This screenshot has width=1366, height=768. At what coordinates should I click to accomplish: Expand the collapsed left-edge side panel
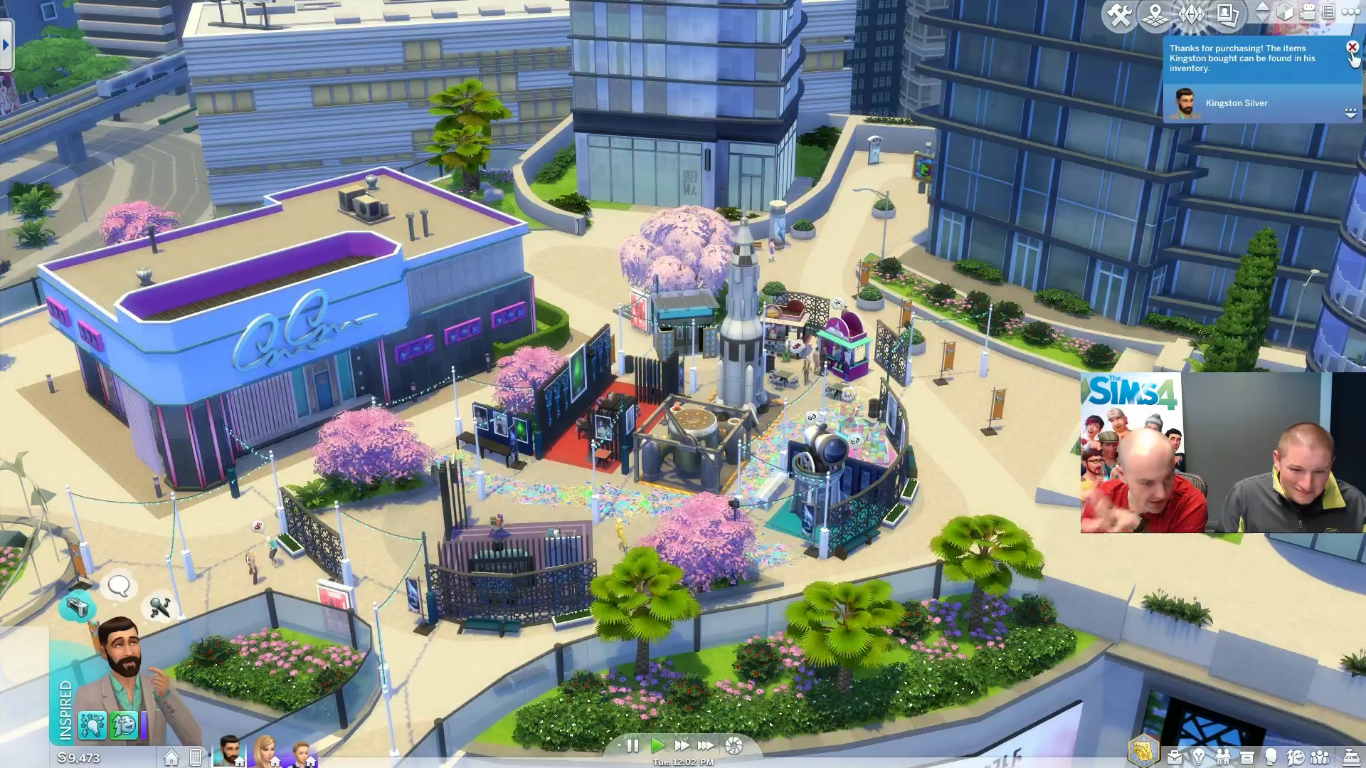(8, 45)
